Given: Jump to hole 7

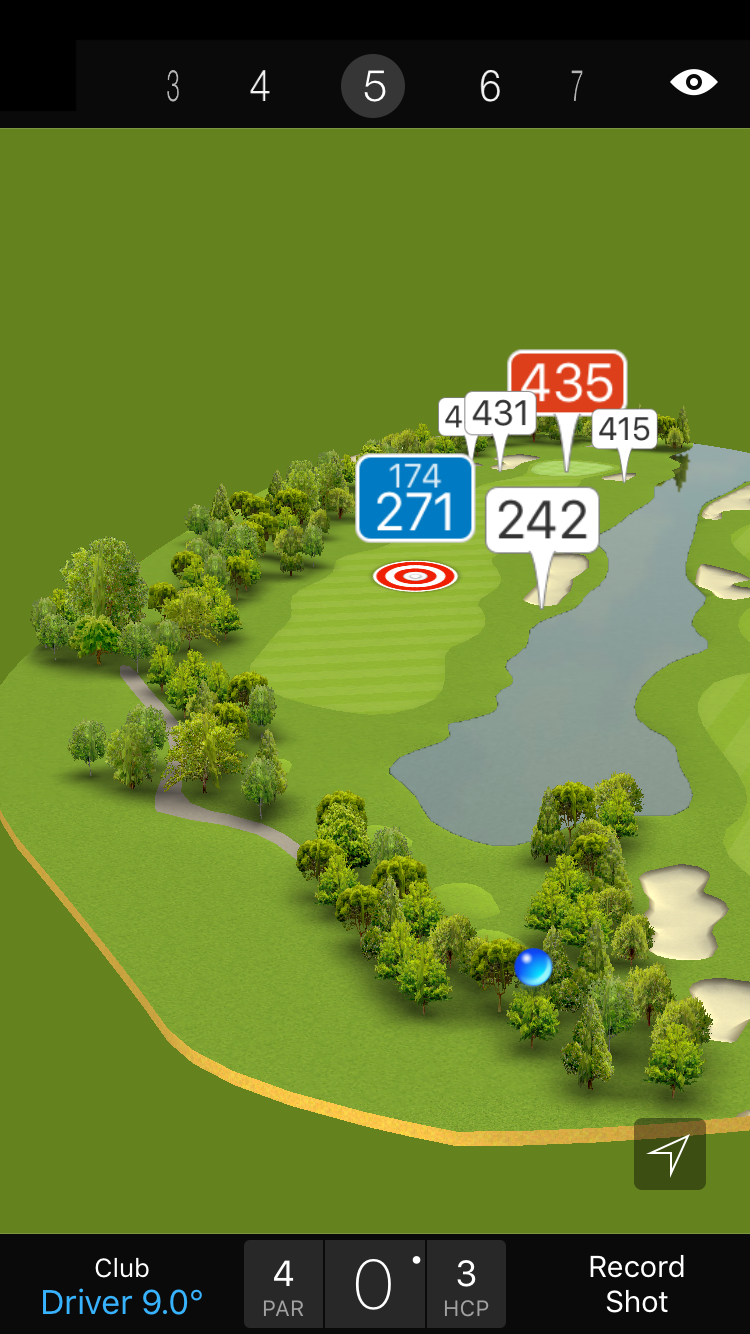Looking at the screenshot, I should tap(576, 87).
